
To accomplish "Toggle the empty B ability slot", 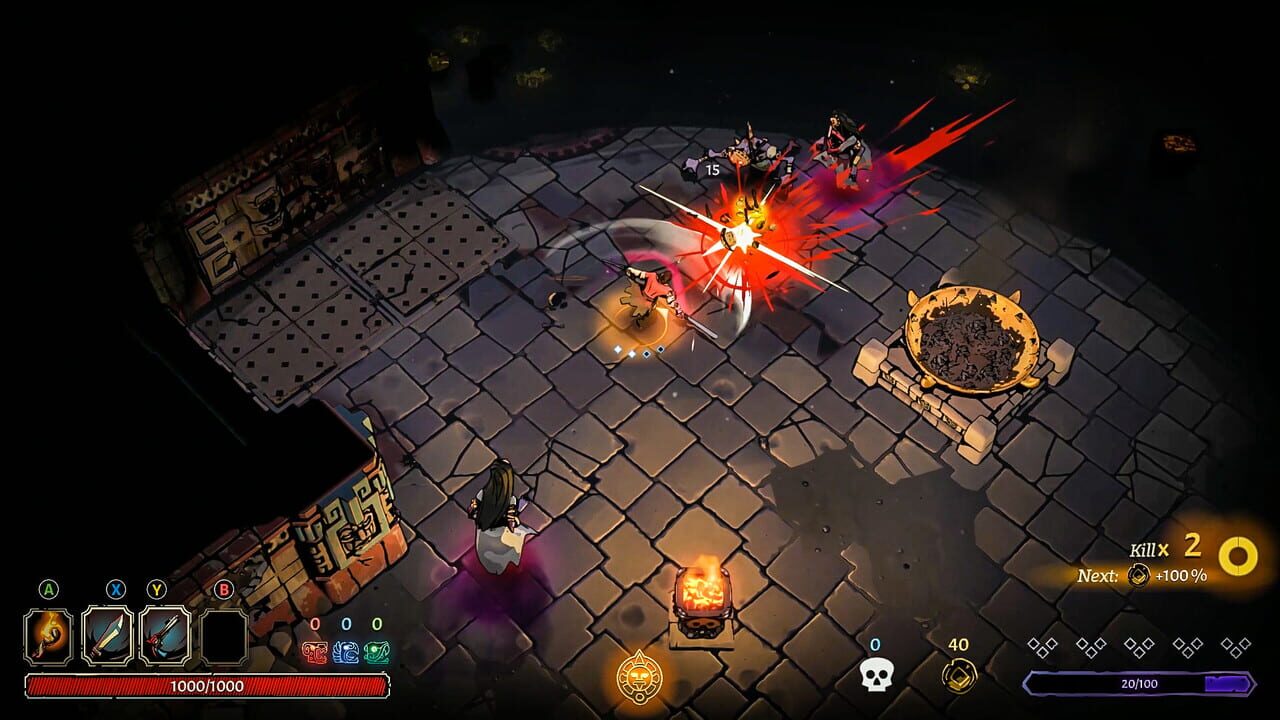I will pos(222,636).
